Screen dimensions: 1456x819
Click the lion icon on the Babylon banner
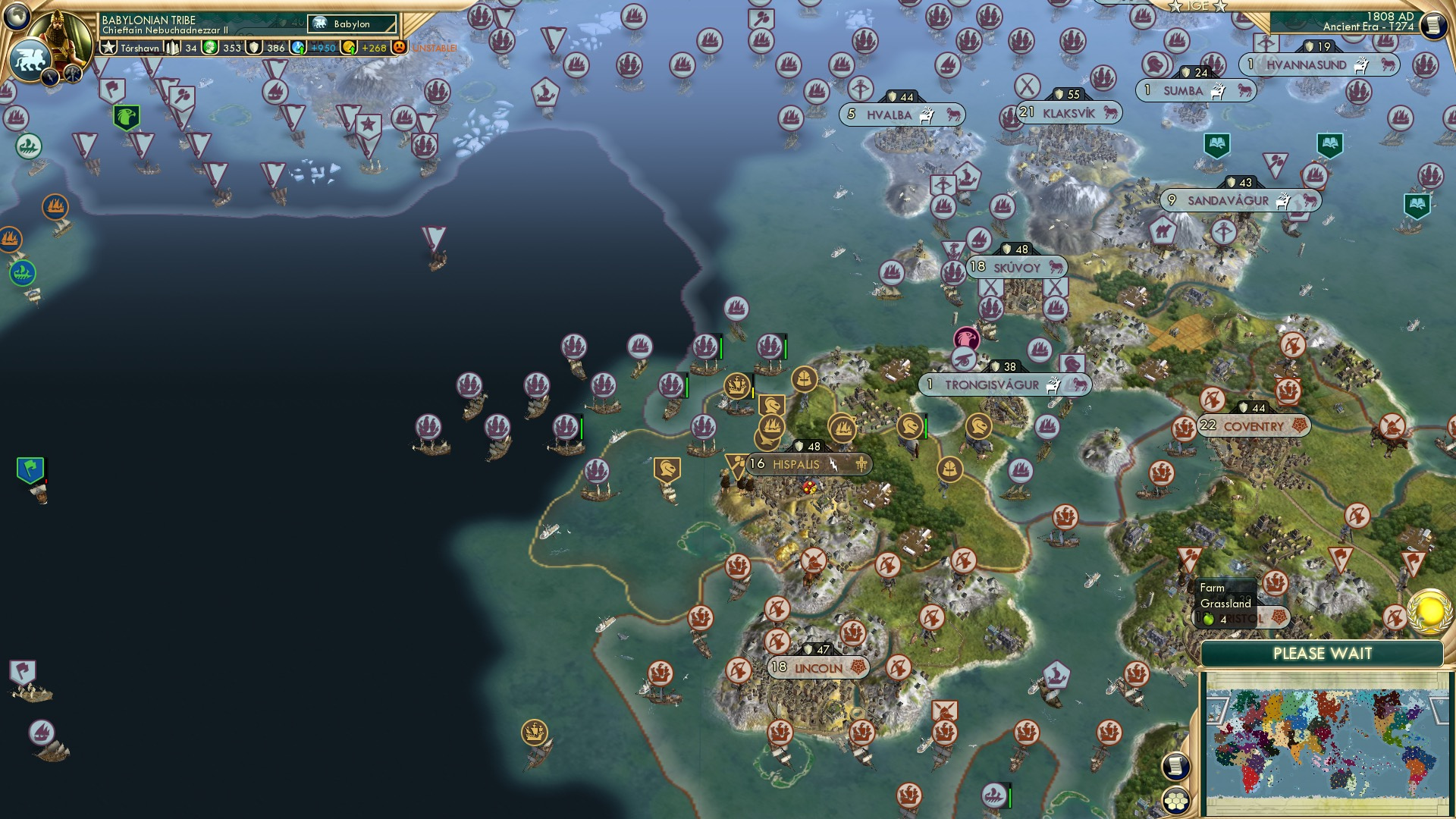[x=319, y=22]
